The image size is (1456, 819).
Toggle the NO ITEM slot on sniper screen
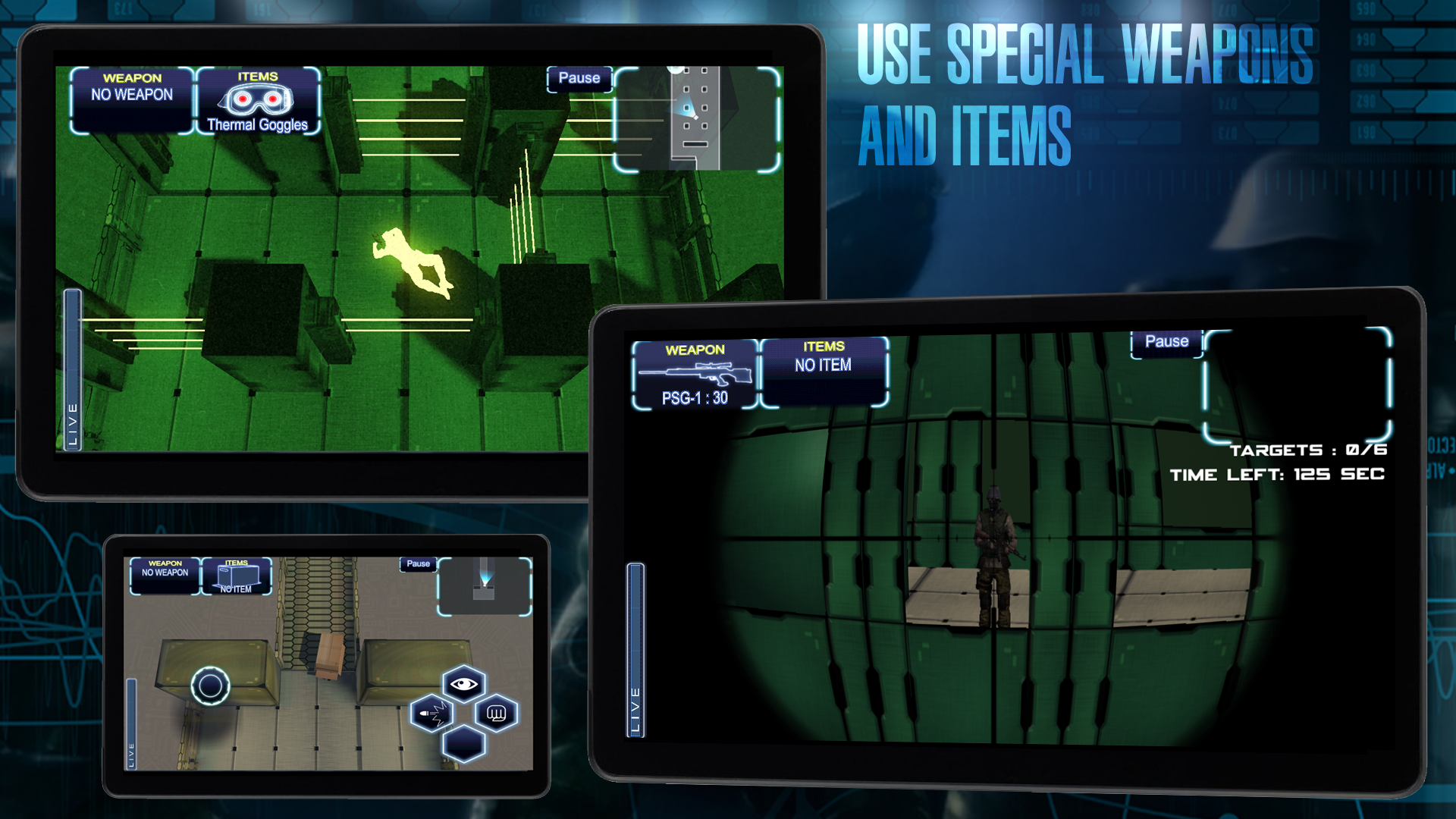coord(824,369)
